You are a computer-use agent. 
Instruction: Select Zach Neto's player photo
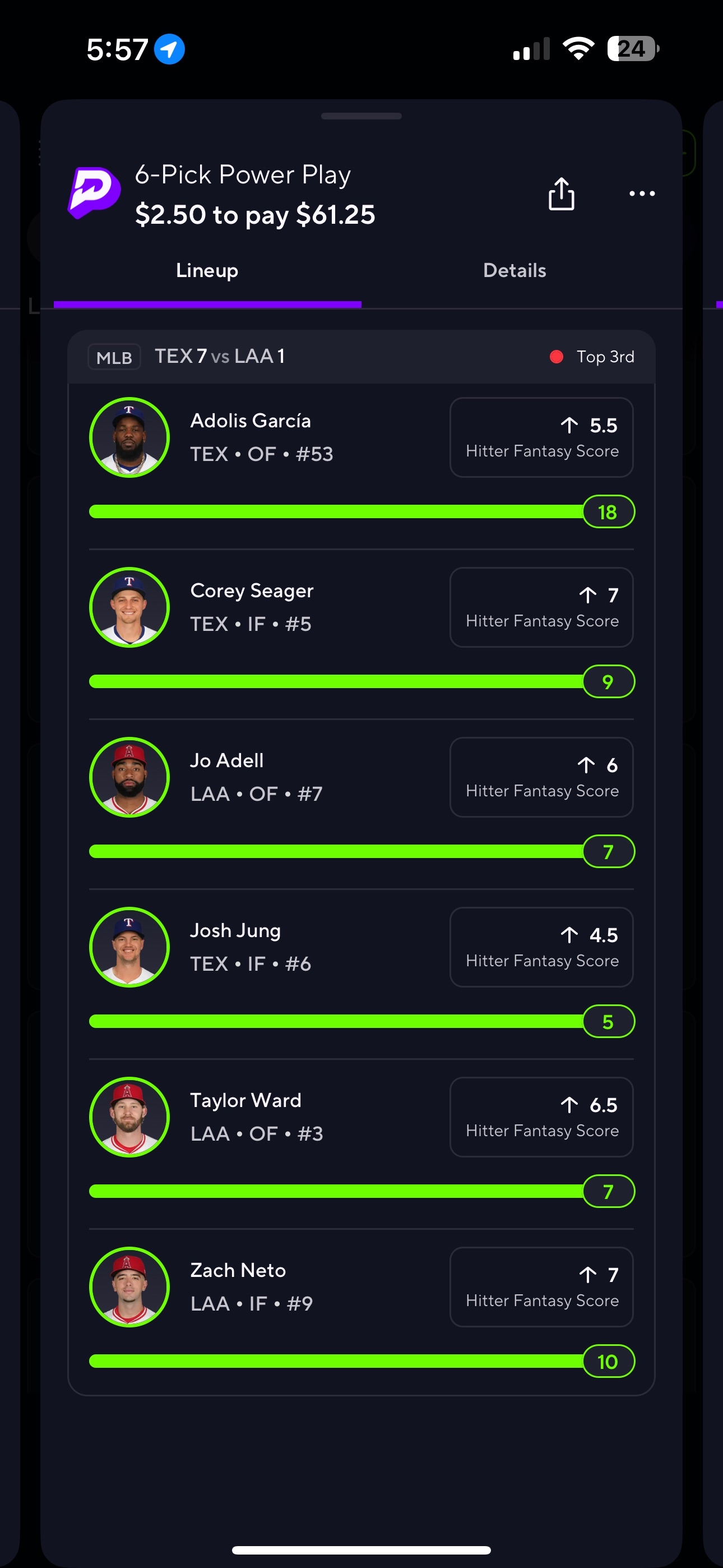tap(129, 1286)
